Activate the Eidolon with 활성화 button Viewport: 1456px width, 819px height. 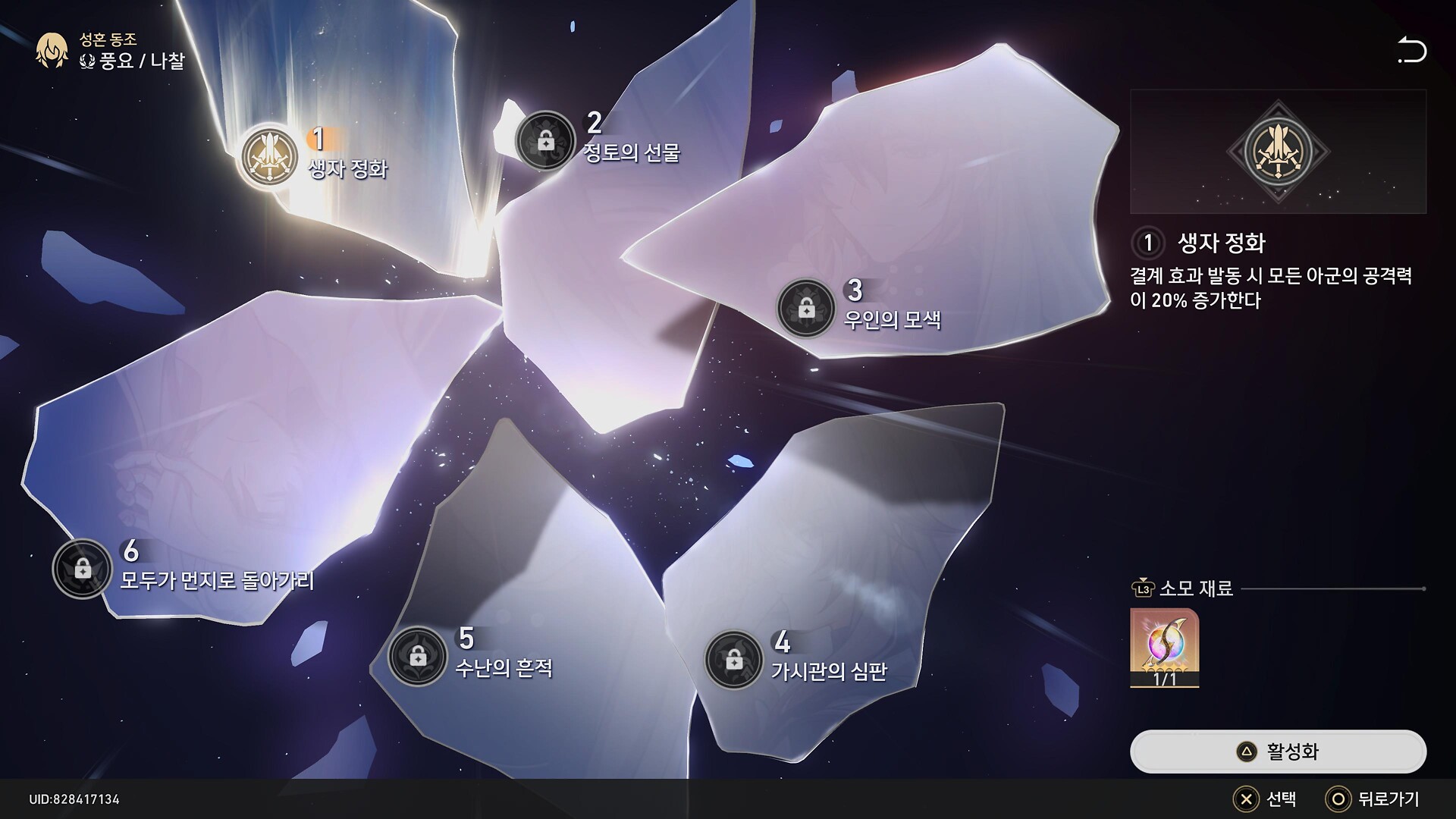(1278, 752)
